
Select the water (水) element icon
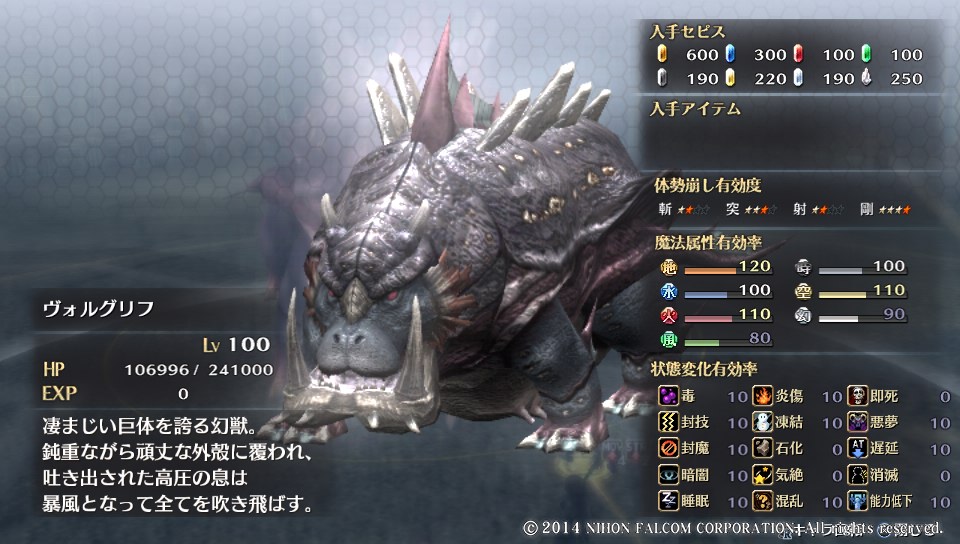coord(669,291)
